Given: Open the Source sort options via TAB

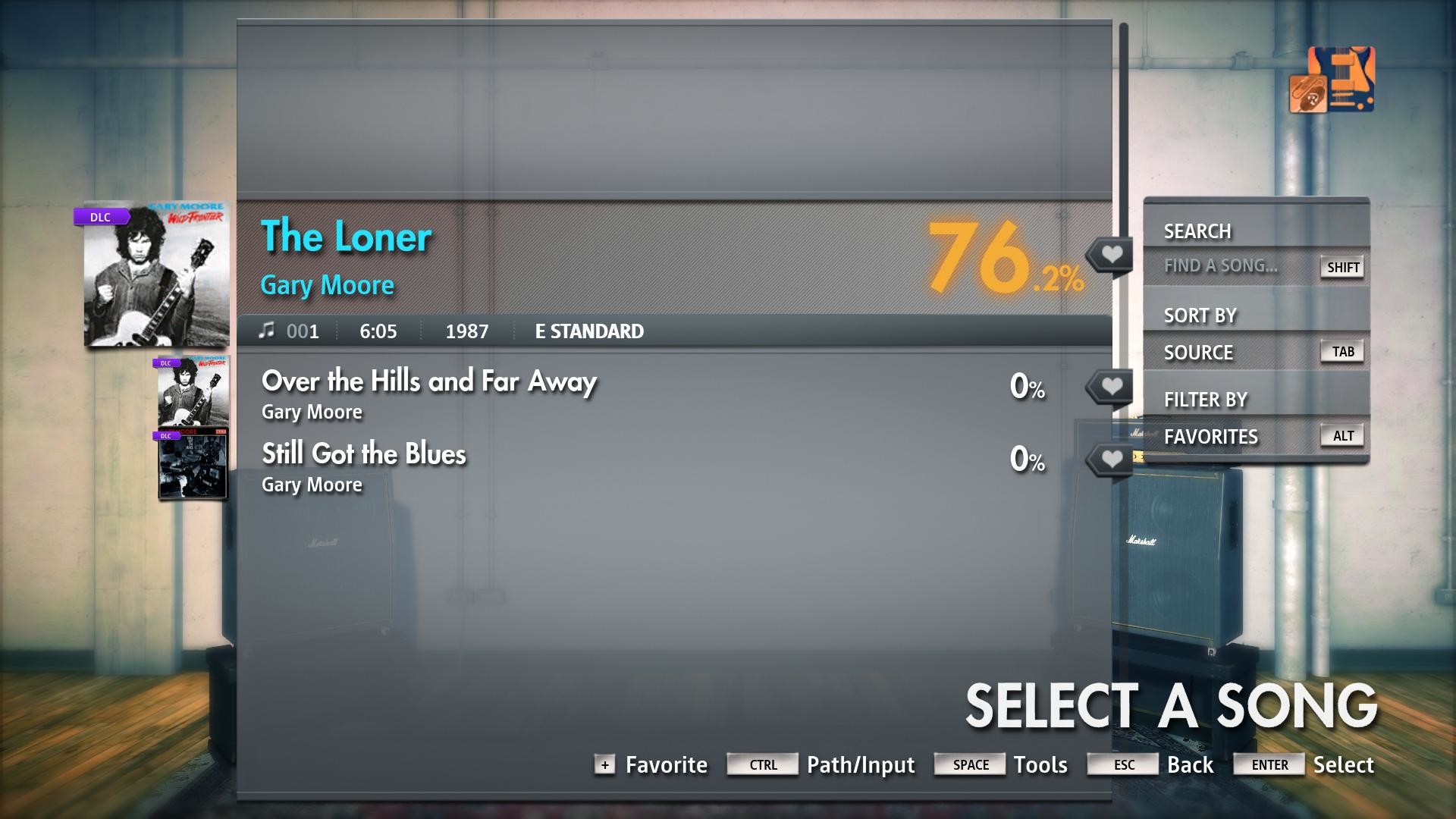Looking at the screenshot, I should click(1341, 350).
